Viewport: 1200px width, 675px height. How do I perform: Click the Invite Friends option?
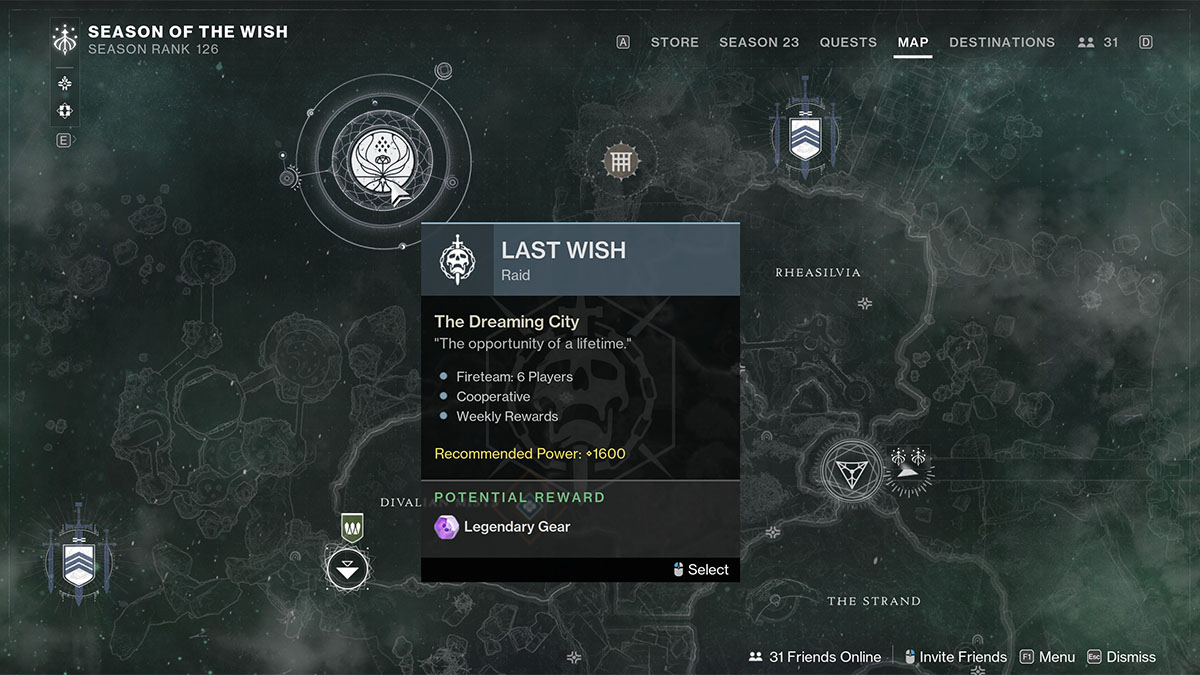point(955,657)
